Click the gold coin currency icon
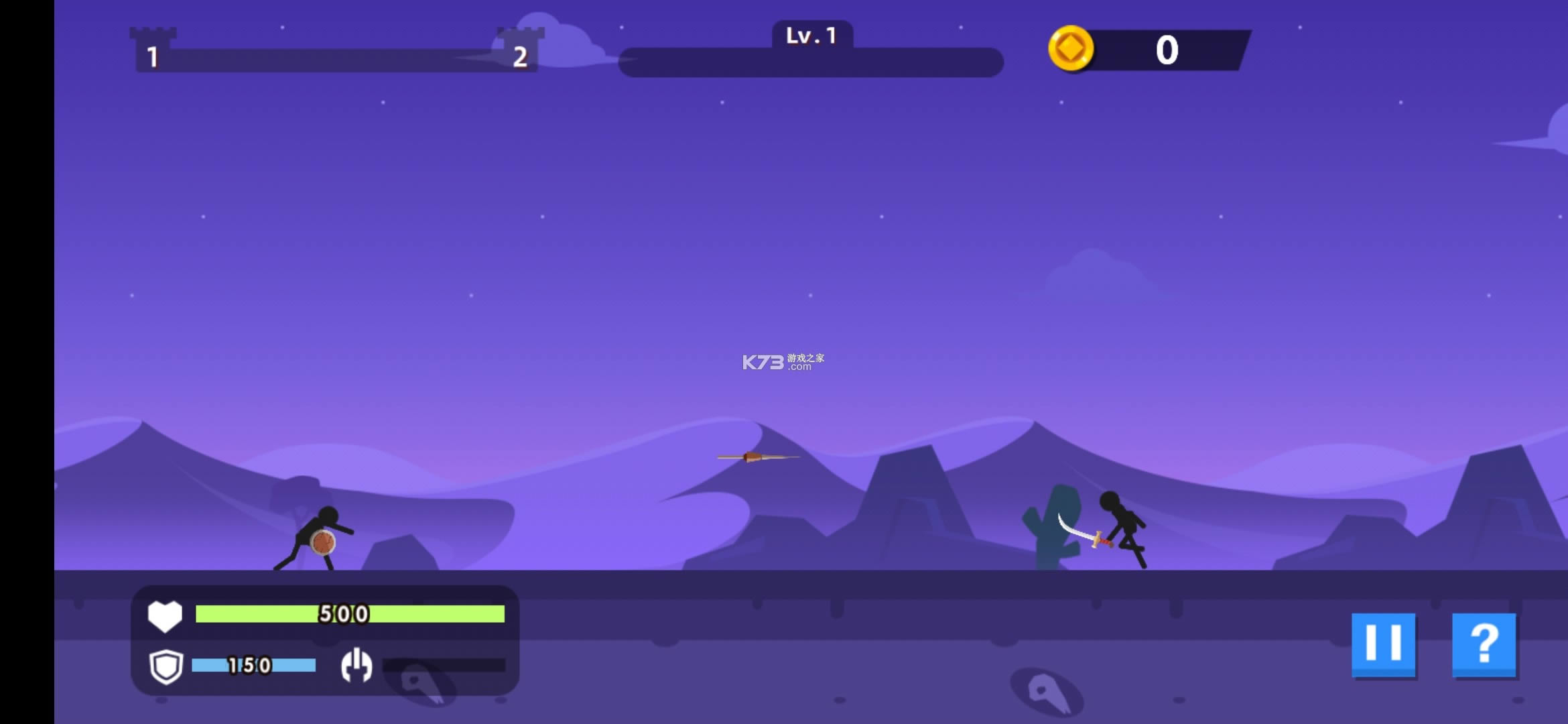 [1071, 49]
